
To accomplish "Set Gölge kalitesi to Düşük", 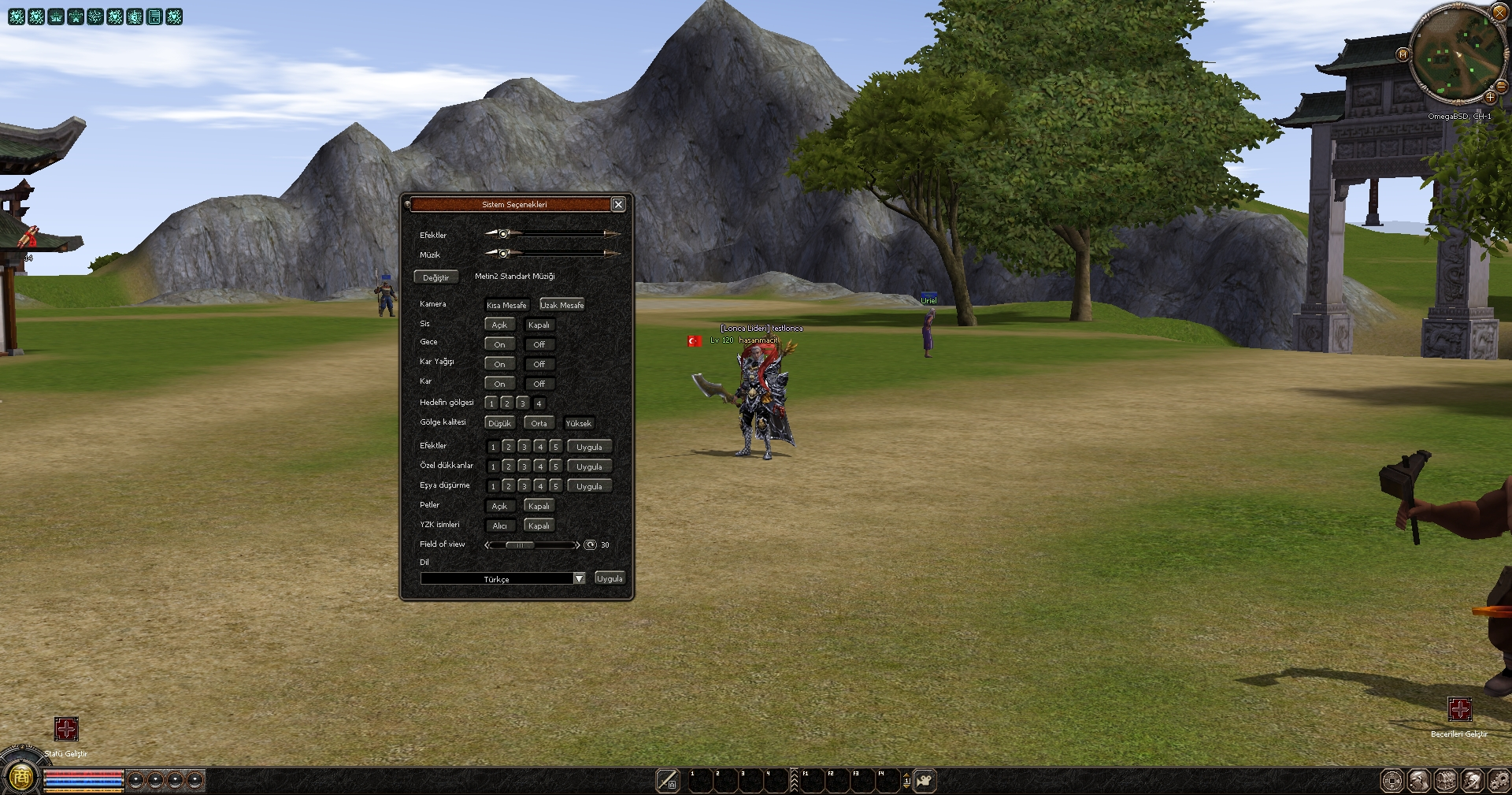I will 499,423.
